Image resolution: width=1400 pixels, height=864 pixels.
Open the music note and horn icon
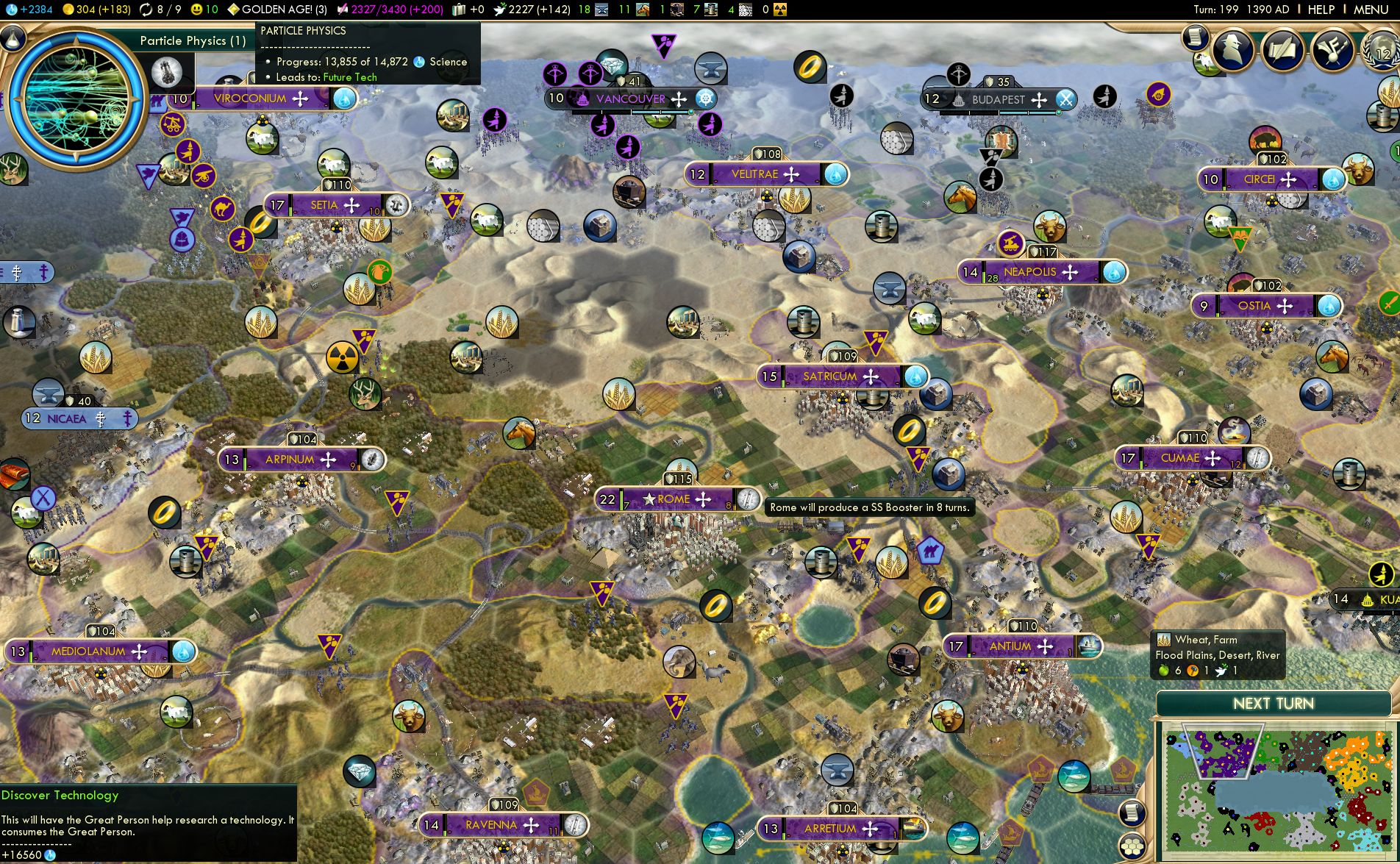pyautogui.click(x=1332, y=50)
